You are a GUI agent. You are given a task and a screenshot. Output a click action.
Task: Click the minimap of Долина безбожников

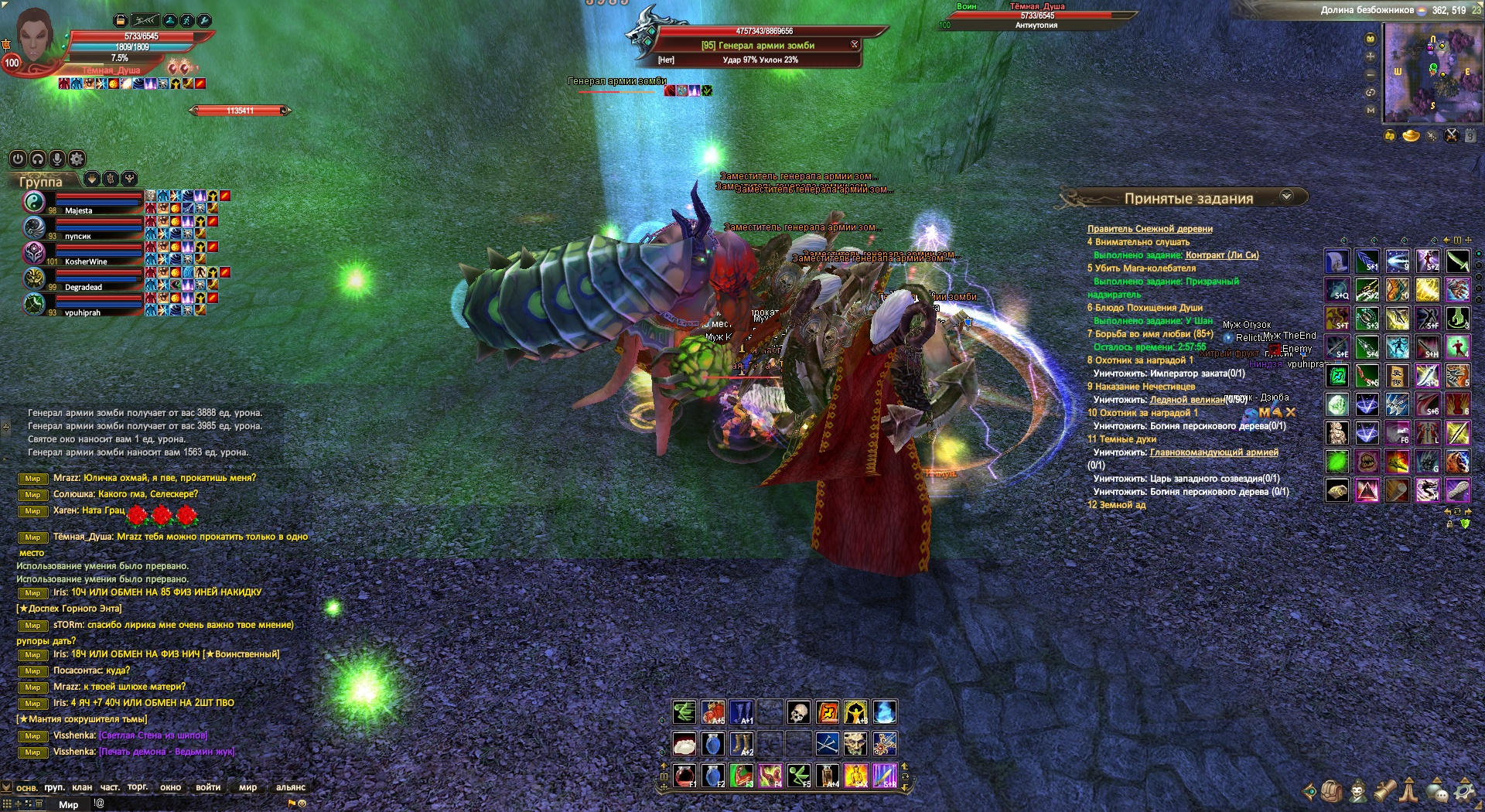click(x=1432, y=72)
